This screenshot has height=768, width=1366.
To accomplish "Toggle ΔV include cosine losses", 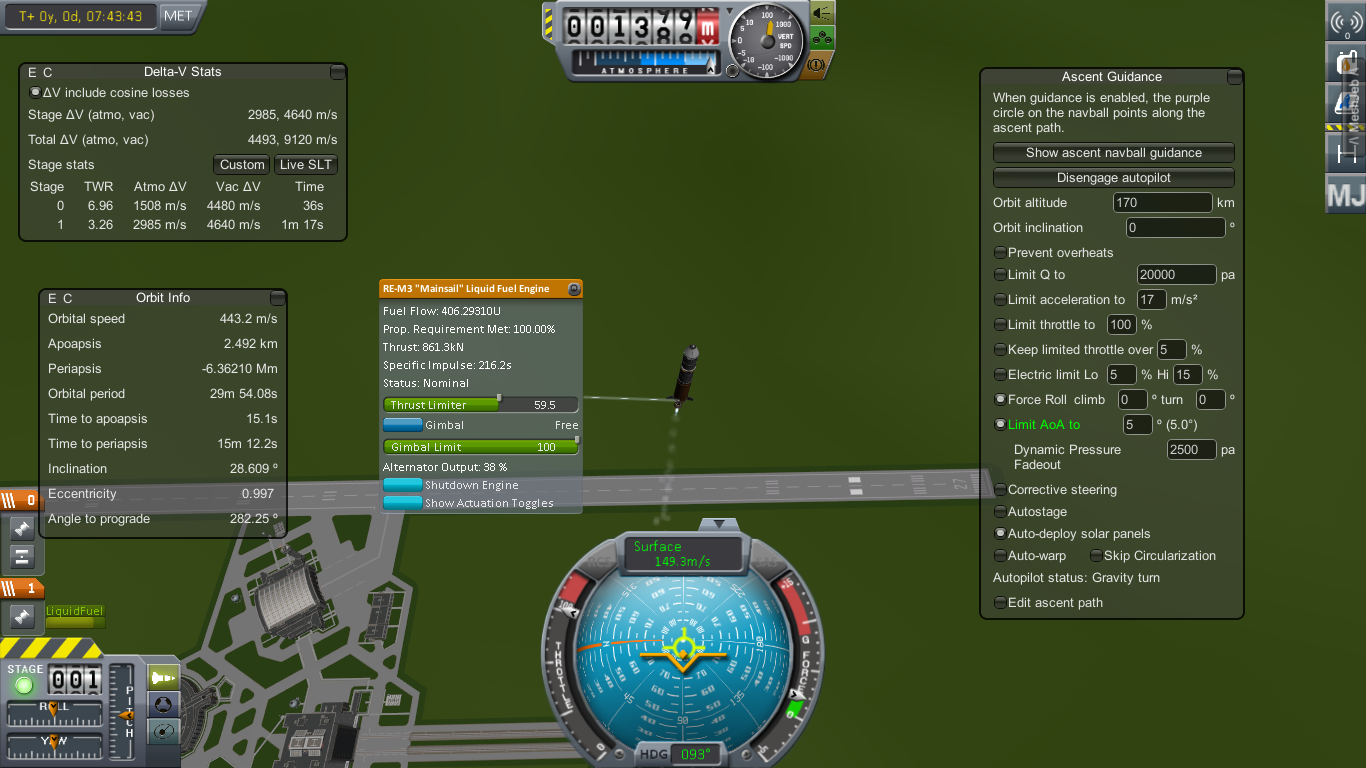I will 36,93.
